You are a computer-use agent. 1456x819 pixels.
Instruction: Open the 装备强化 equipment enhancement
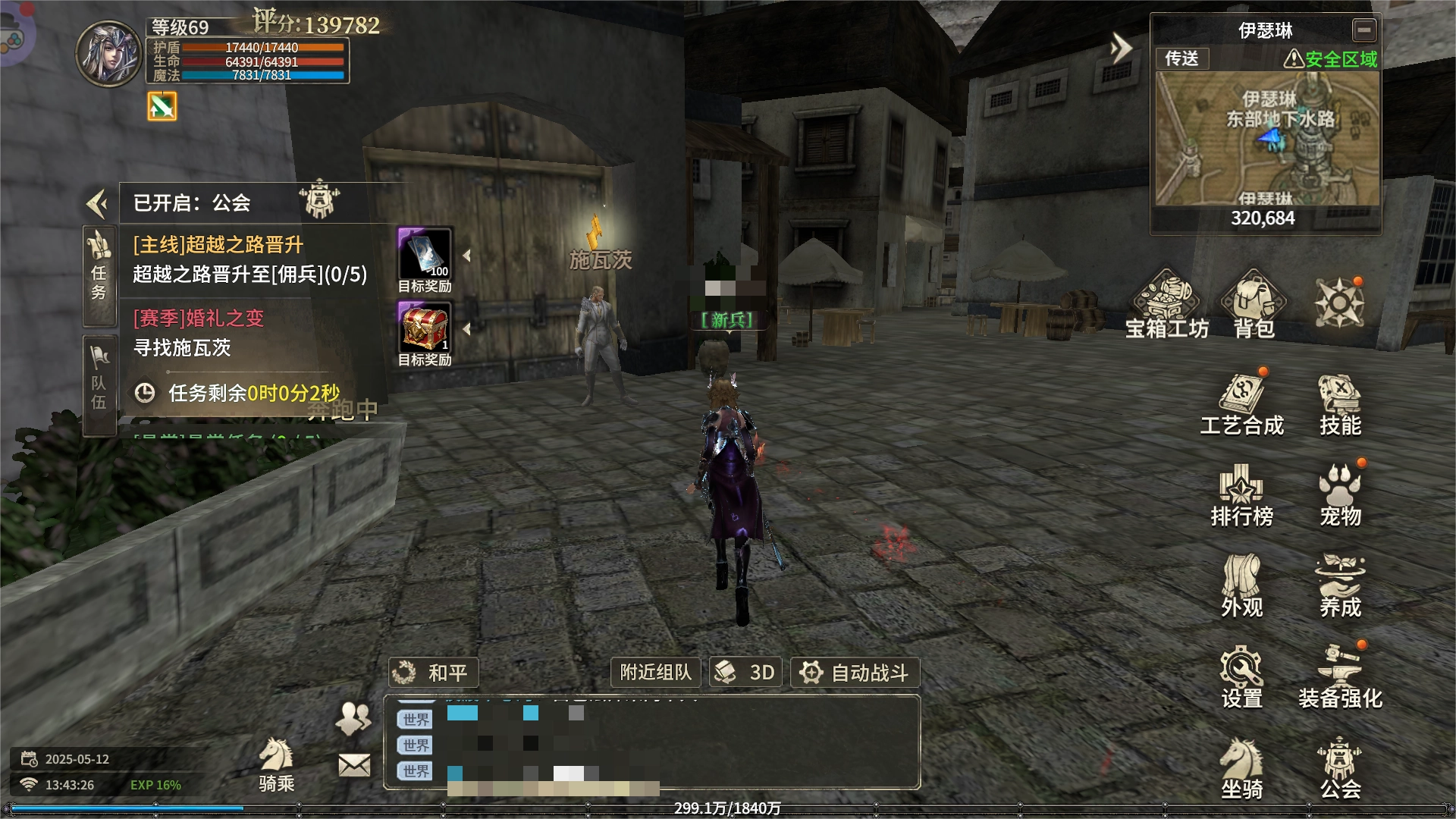1340,677
